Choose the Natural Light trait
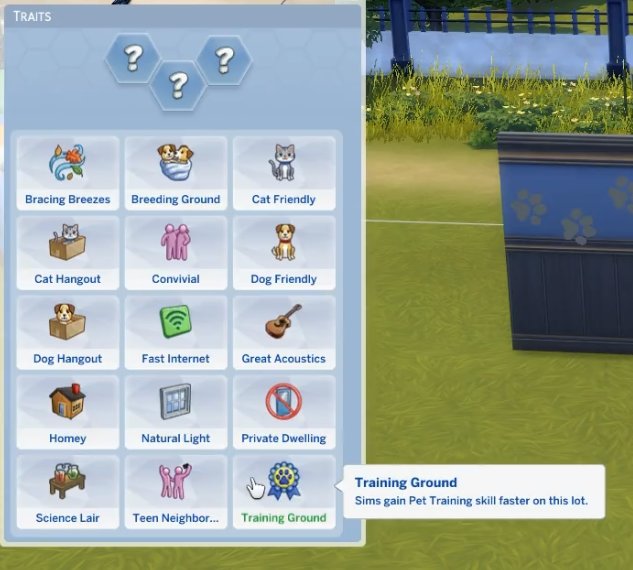The height and width of the screenshot is (570, 633). pos(175,412)
